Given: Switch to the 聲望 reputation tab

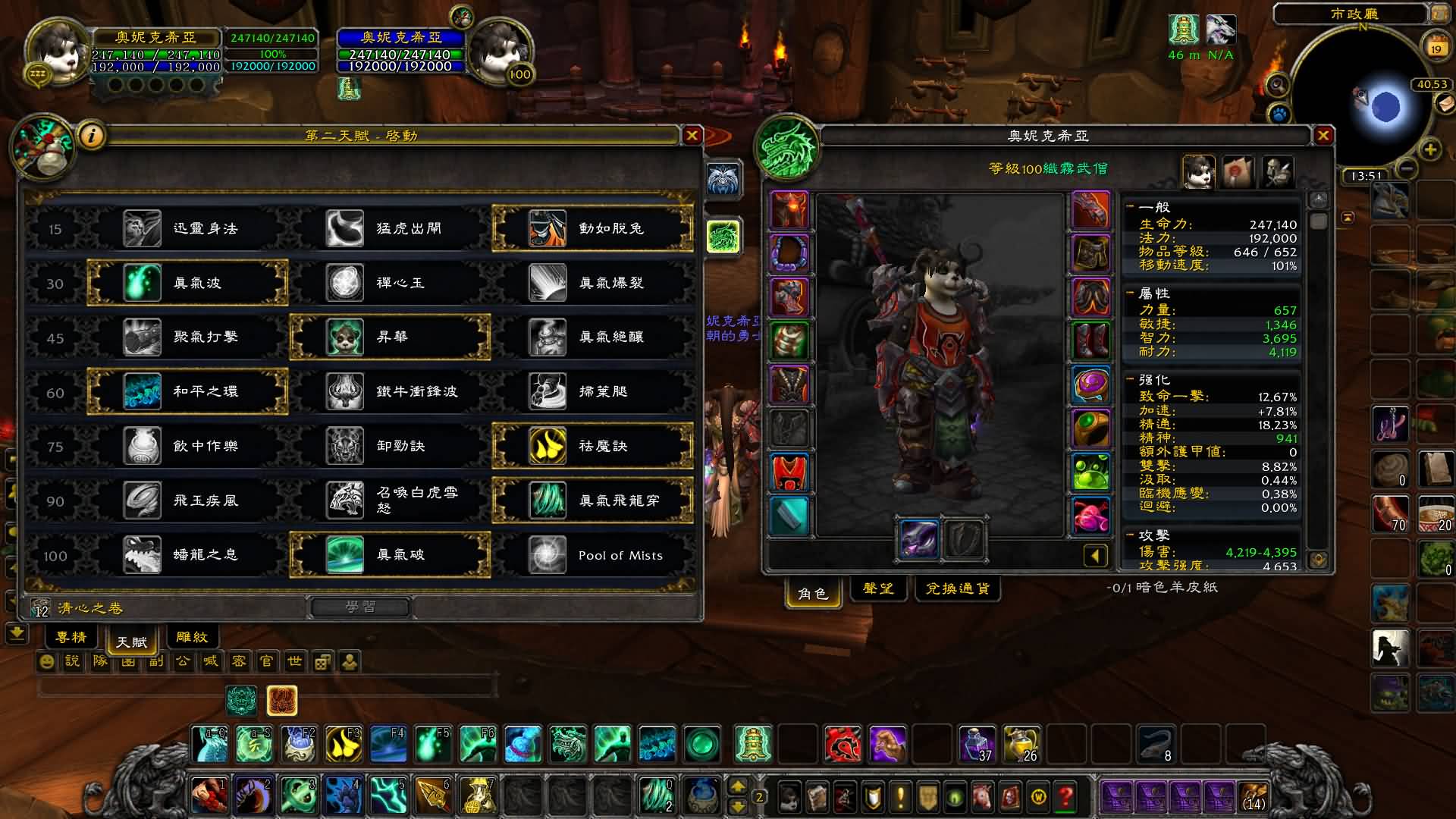Looking at the screenshot, I should [x=878, y=588].
